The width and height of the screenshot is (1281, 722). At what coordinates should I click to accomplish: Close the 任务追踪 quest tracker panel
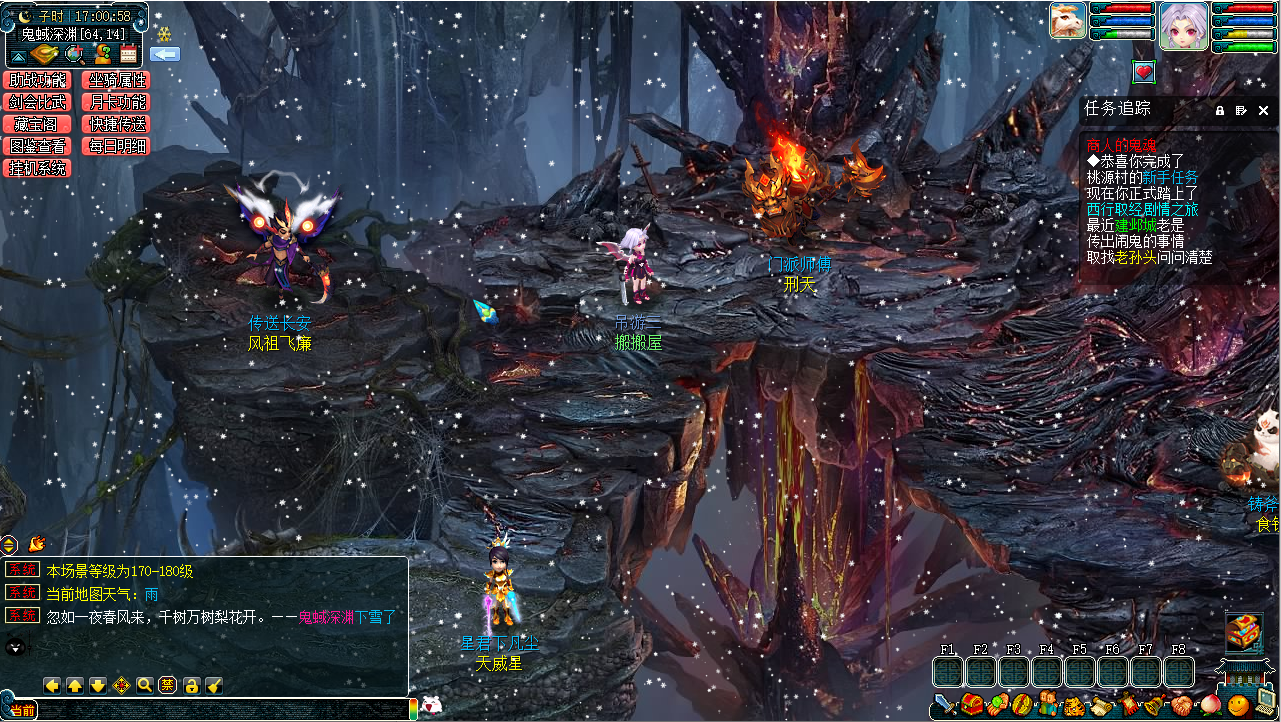[x=1264, y=110]
